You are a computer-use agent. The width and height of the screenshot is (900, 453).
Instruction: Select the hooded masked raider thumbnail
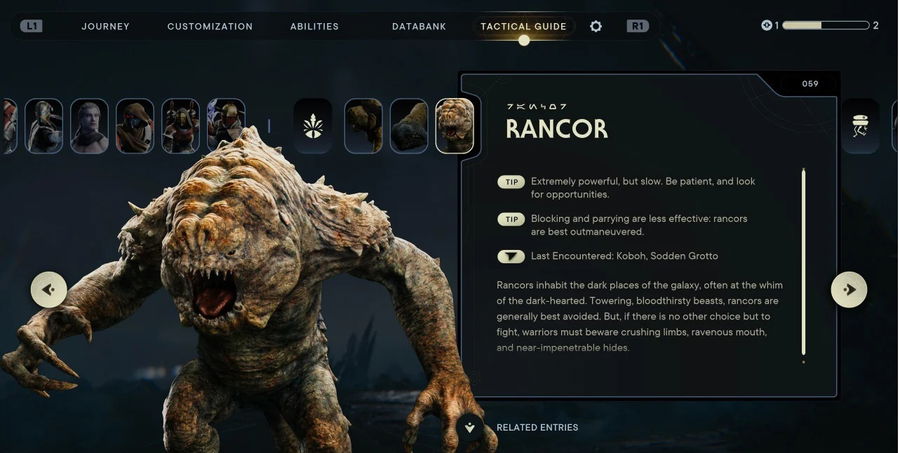tap(135, 126)
